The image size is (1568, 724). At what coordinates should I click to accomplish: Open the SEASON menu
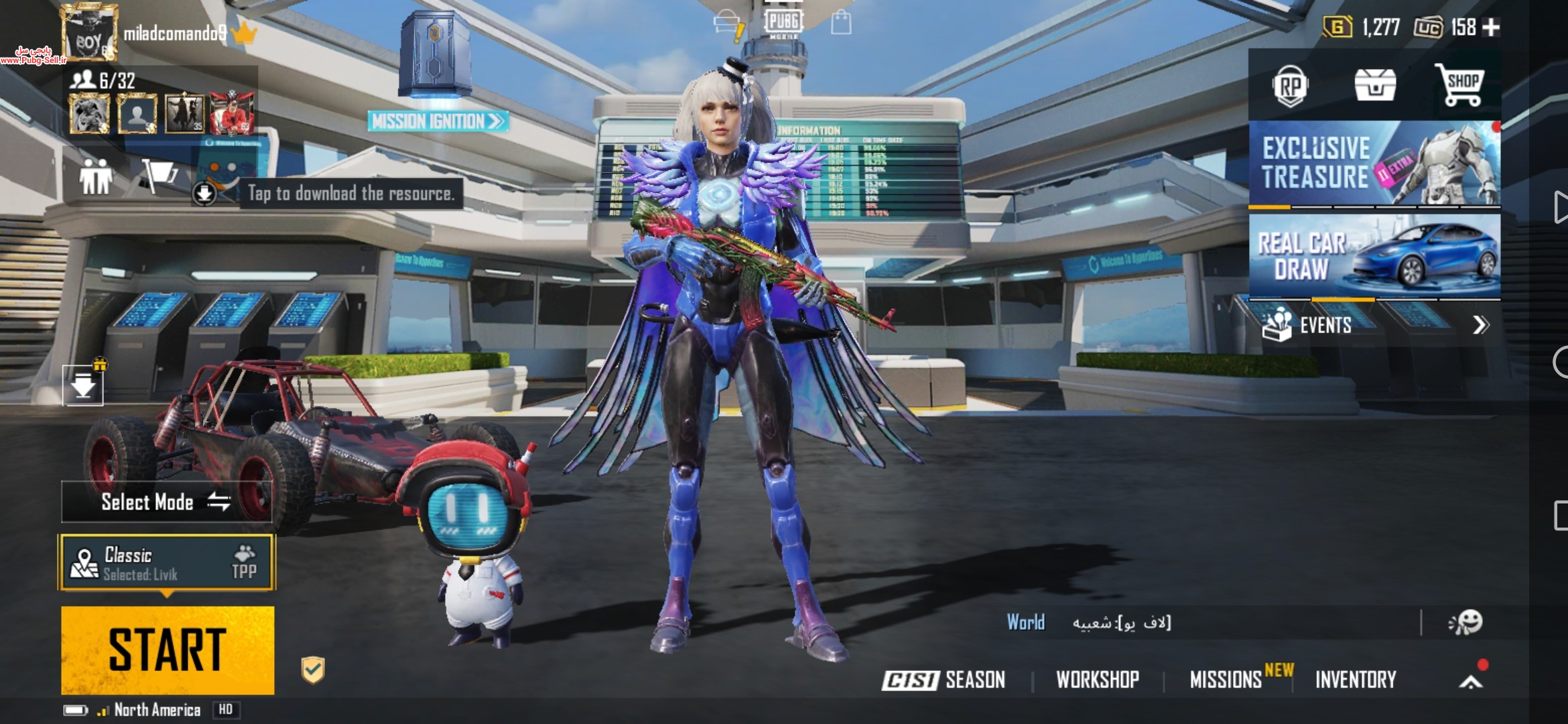point(944,680)
